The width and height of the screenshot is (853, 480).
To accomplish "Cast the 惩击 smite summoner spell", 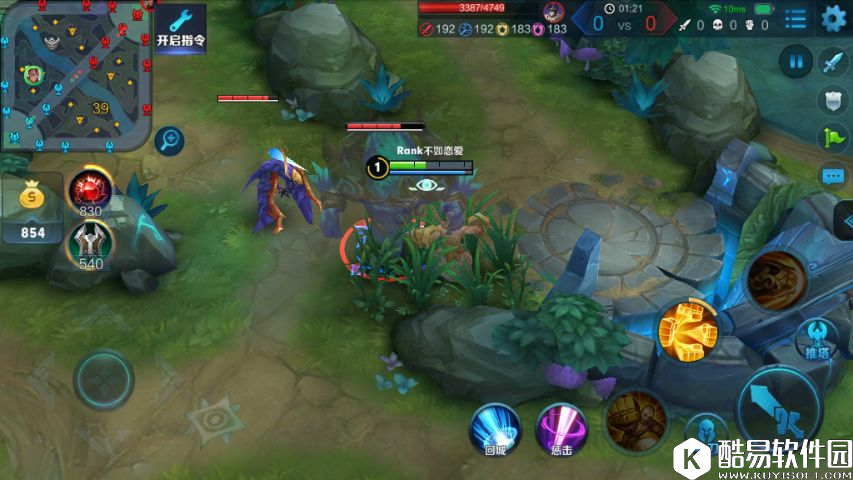I will click(x=561, y=430).
